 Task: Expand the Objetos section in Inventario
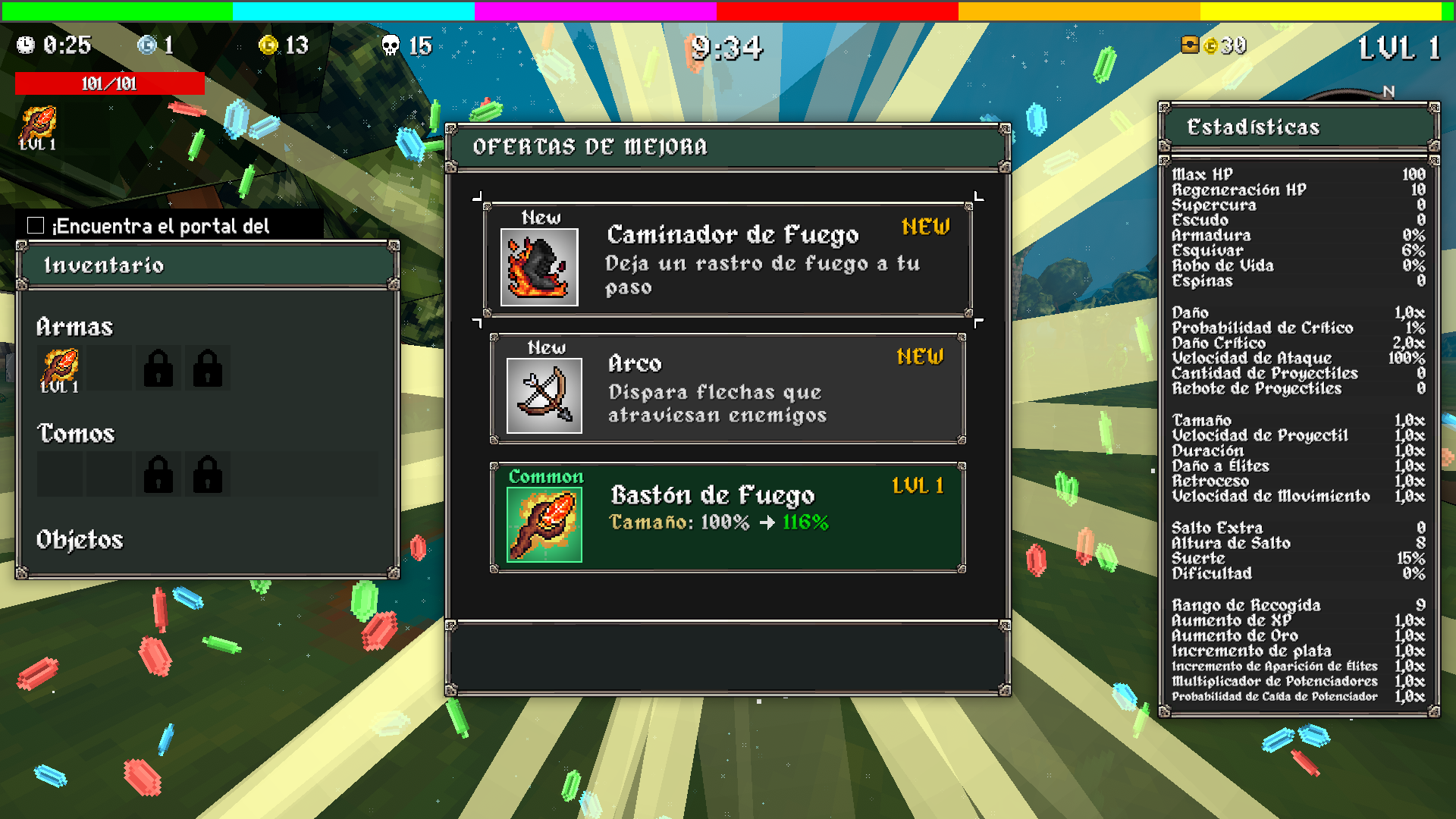tap(80, 541)
